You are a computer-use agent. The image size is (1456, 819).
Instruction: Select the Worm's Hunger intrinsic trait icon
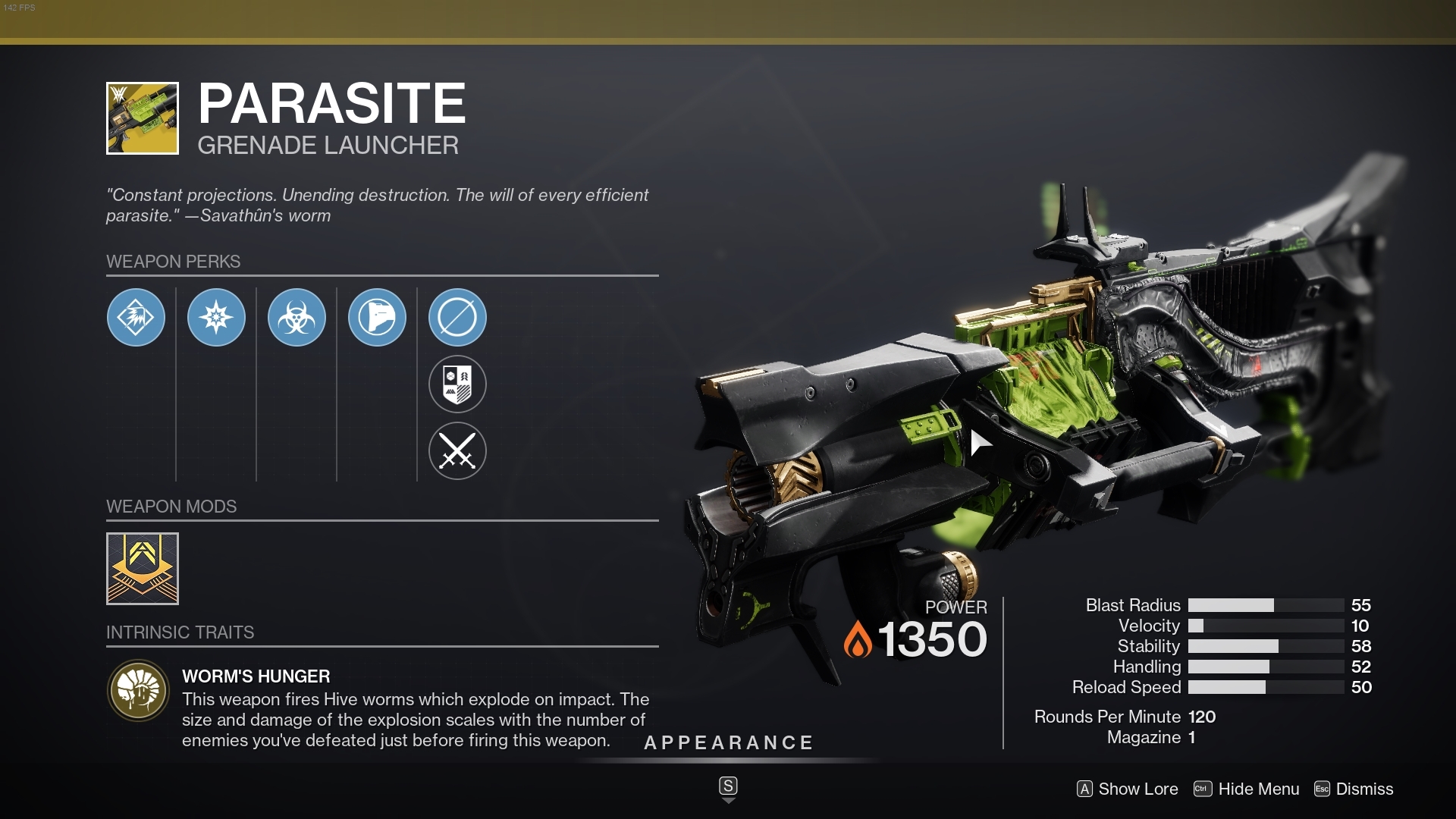(x=139, y=692)
